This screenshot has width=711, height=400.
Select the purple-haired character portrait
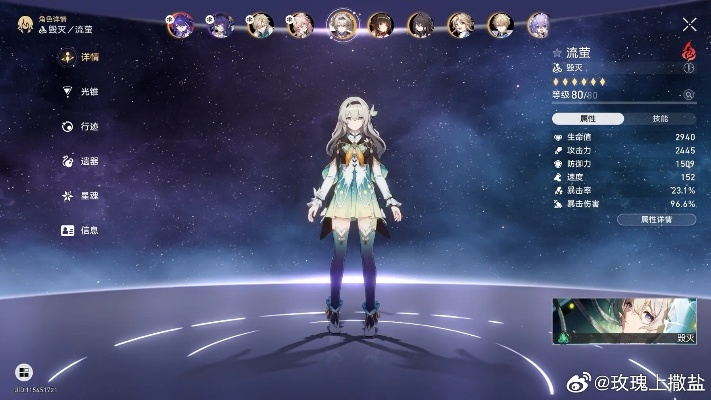[184, 24]
